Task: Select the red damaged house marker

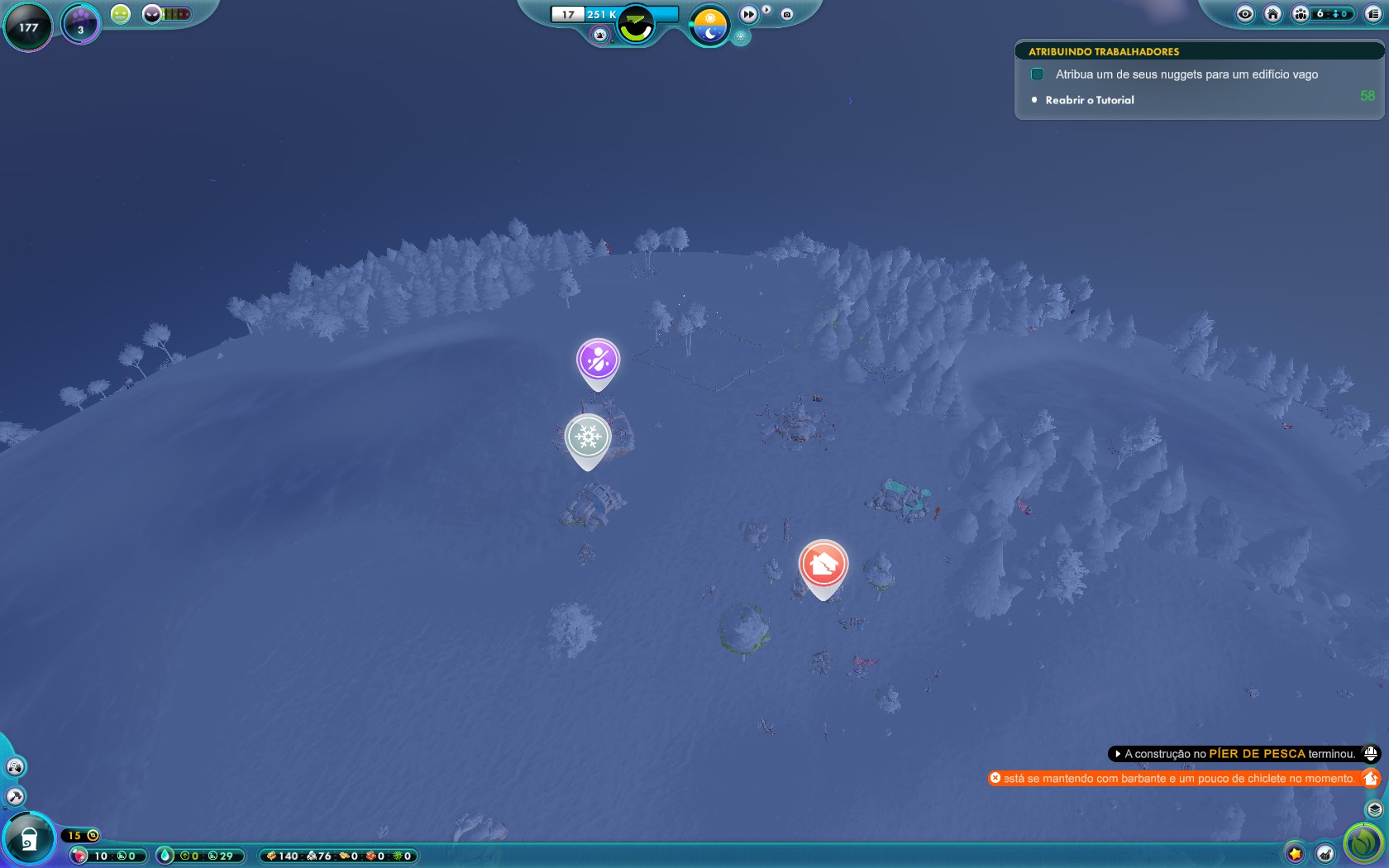Action: pos(823,565)
